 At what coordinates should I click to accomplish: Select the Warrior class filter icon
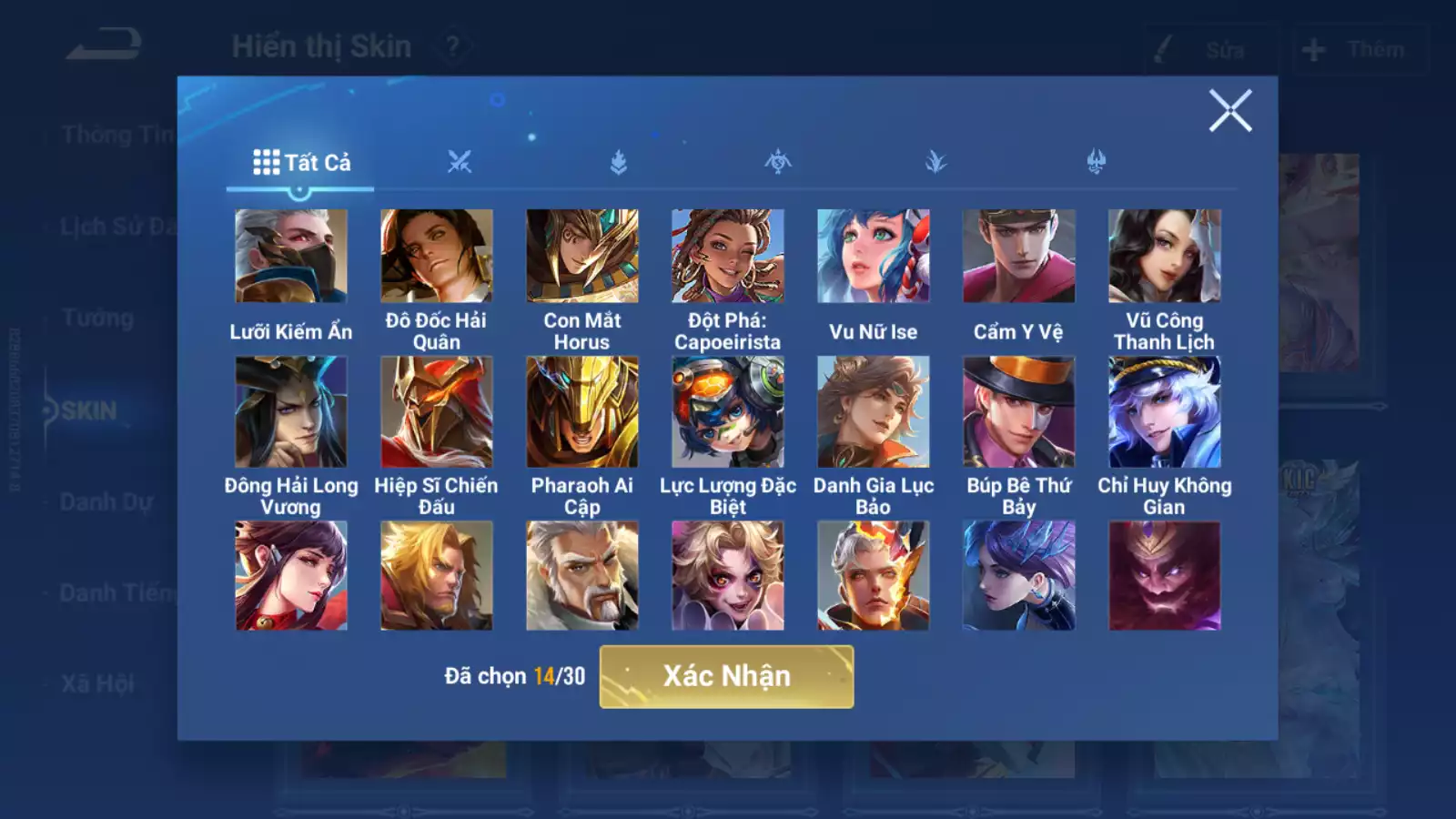[x=460, y=162]
